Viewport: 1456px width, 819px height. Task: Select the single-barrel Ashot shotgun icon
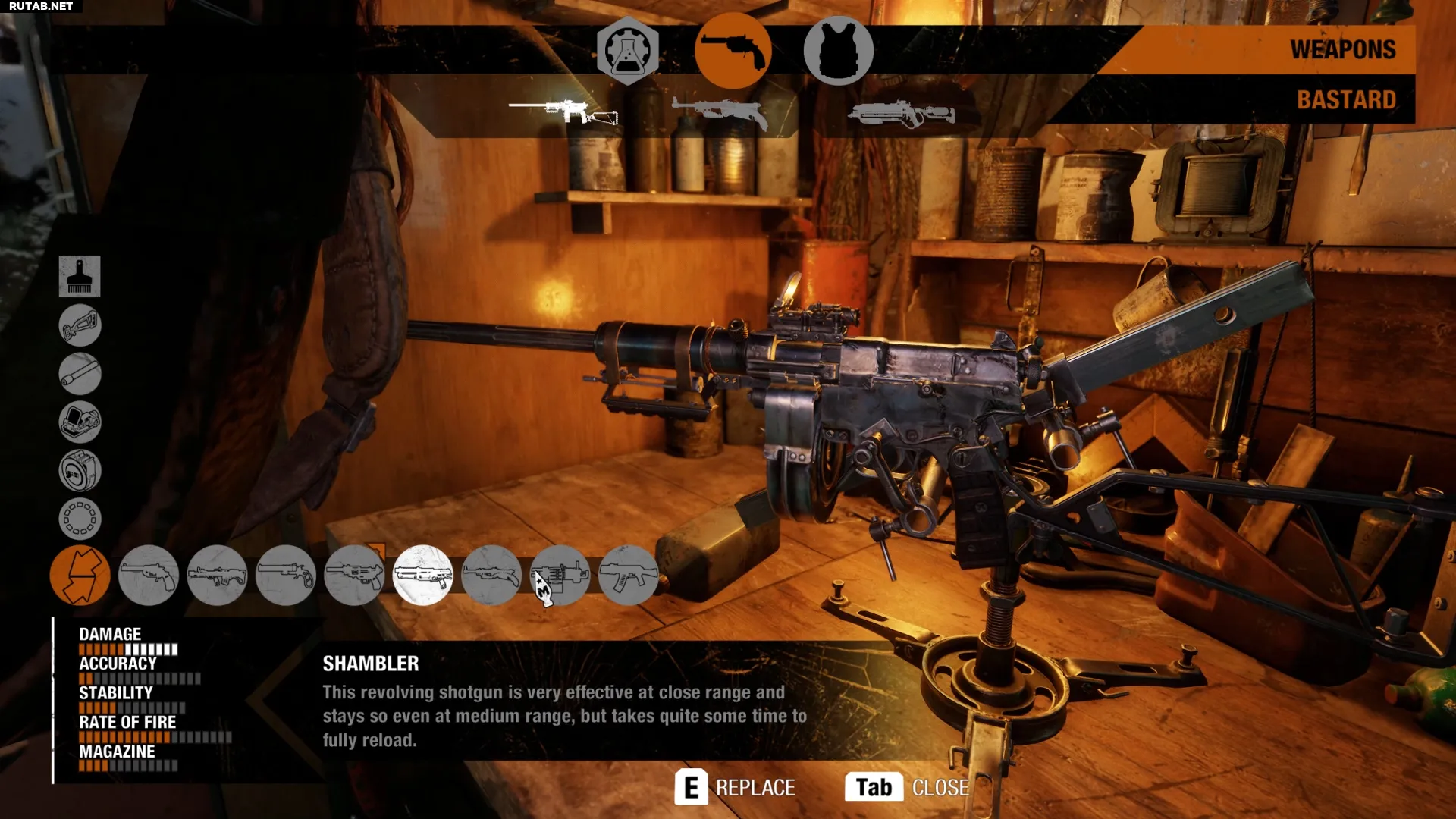click(x=286, y=576)
